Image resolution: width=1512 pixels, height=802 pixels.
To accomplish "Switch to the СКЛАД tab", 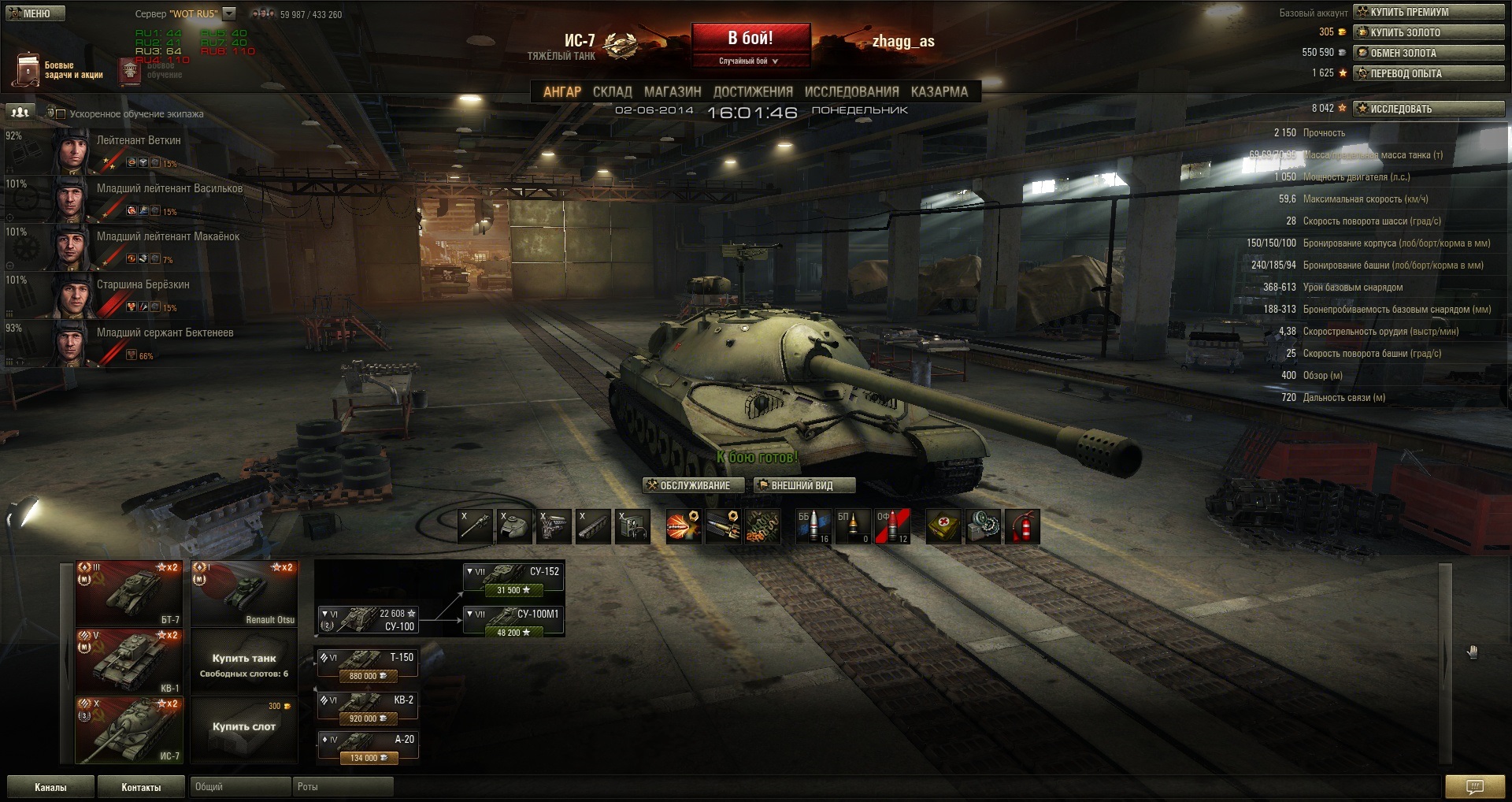I will (612, 91).
